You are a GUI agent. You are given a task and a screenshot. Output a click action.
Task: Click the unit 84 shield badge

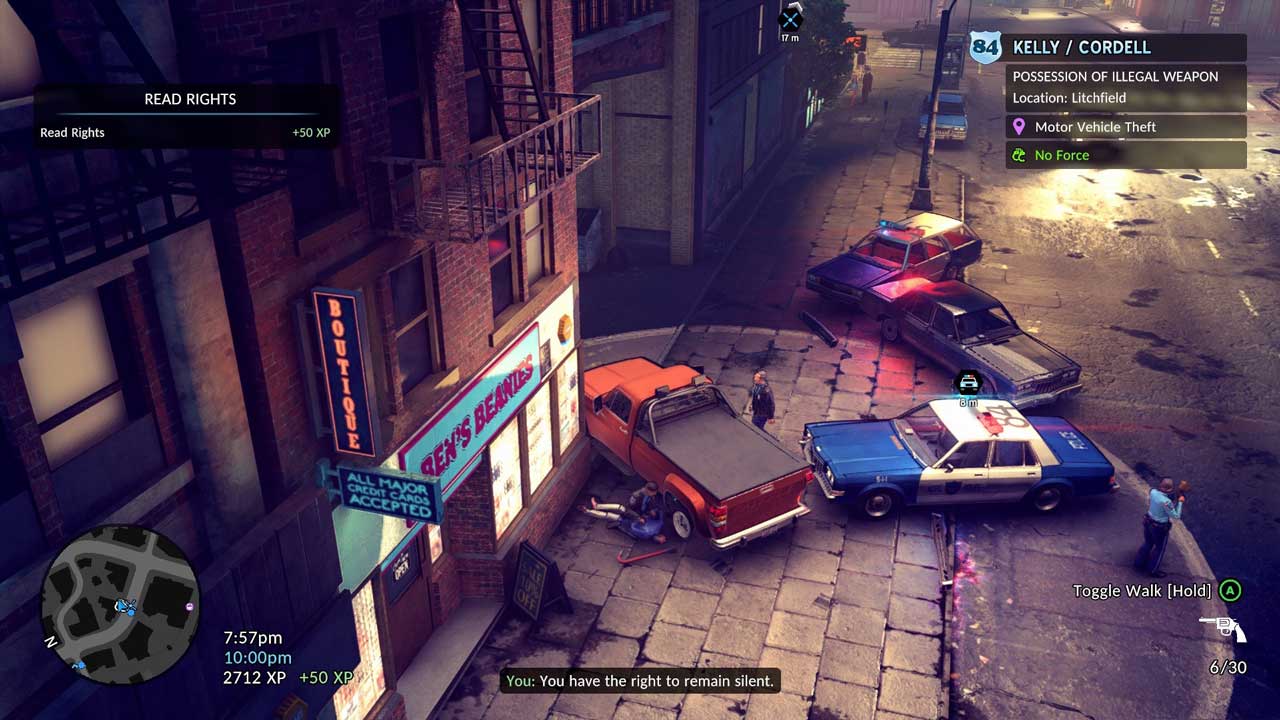[x=985, y=47]
